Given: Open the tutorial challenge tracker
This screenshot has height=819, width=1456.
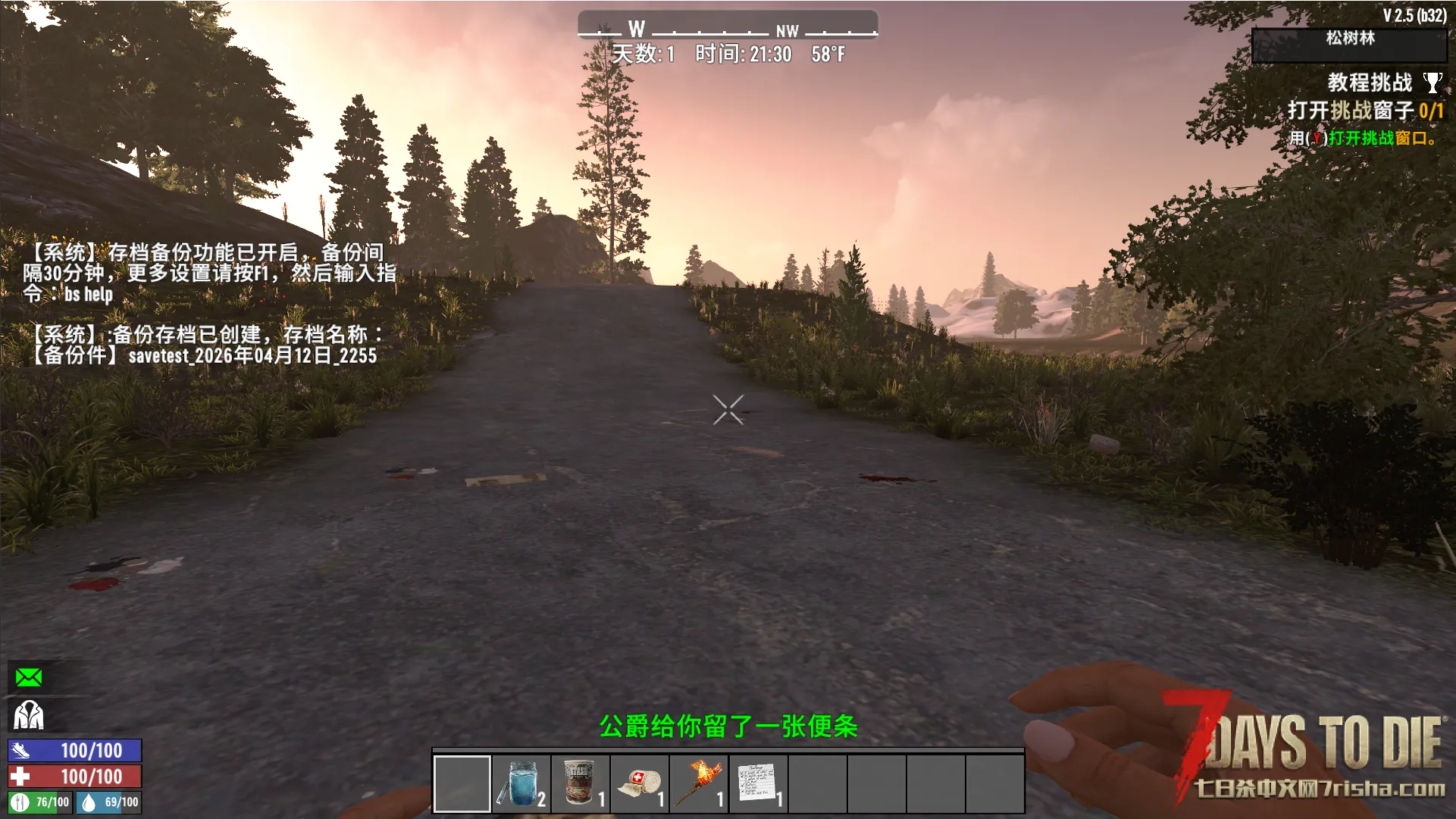Looking at the screenshot, I should click(1370, 83).
